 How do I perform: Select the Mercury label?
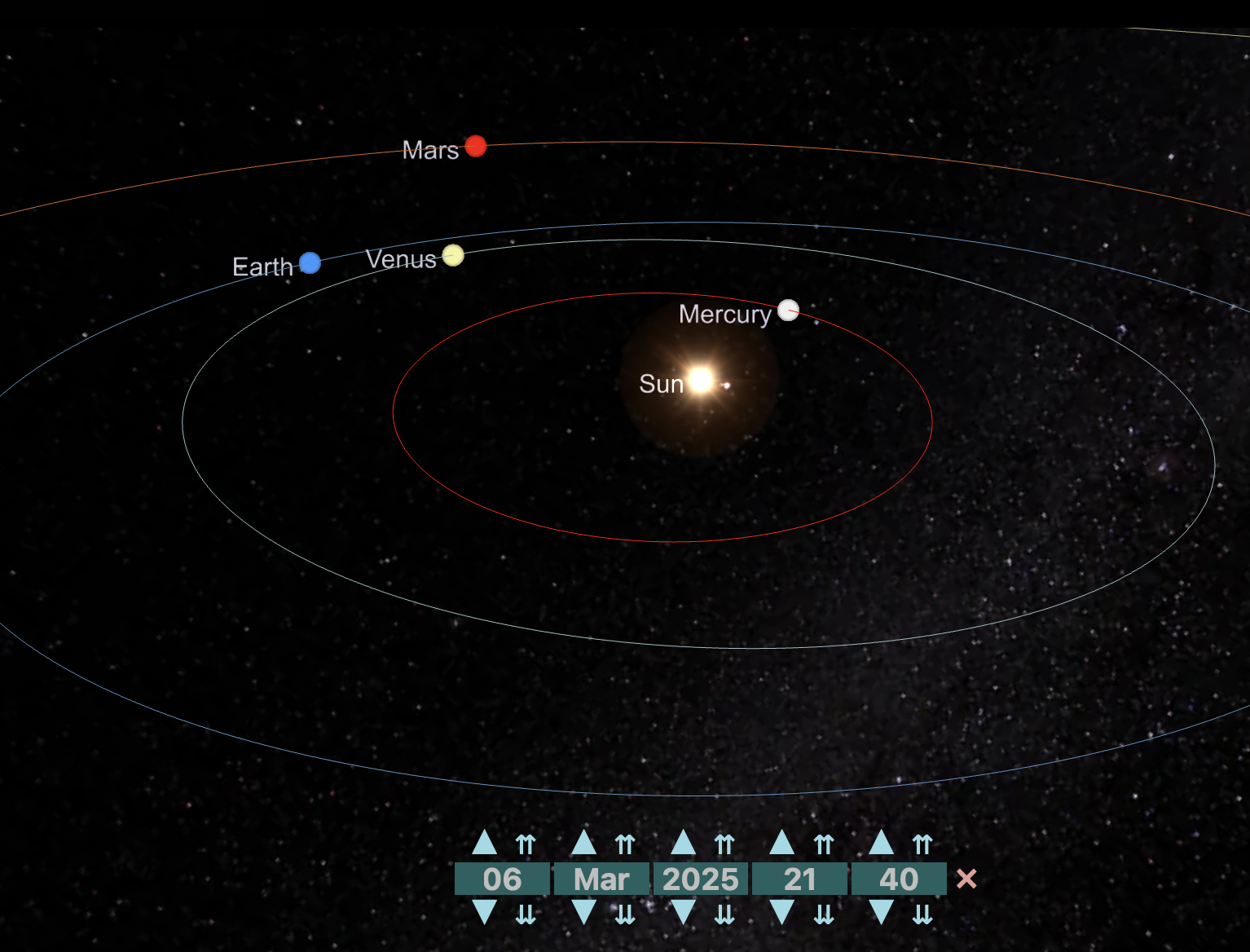pyautogui.click(x=724, y=314)
